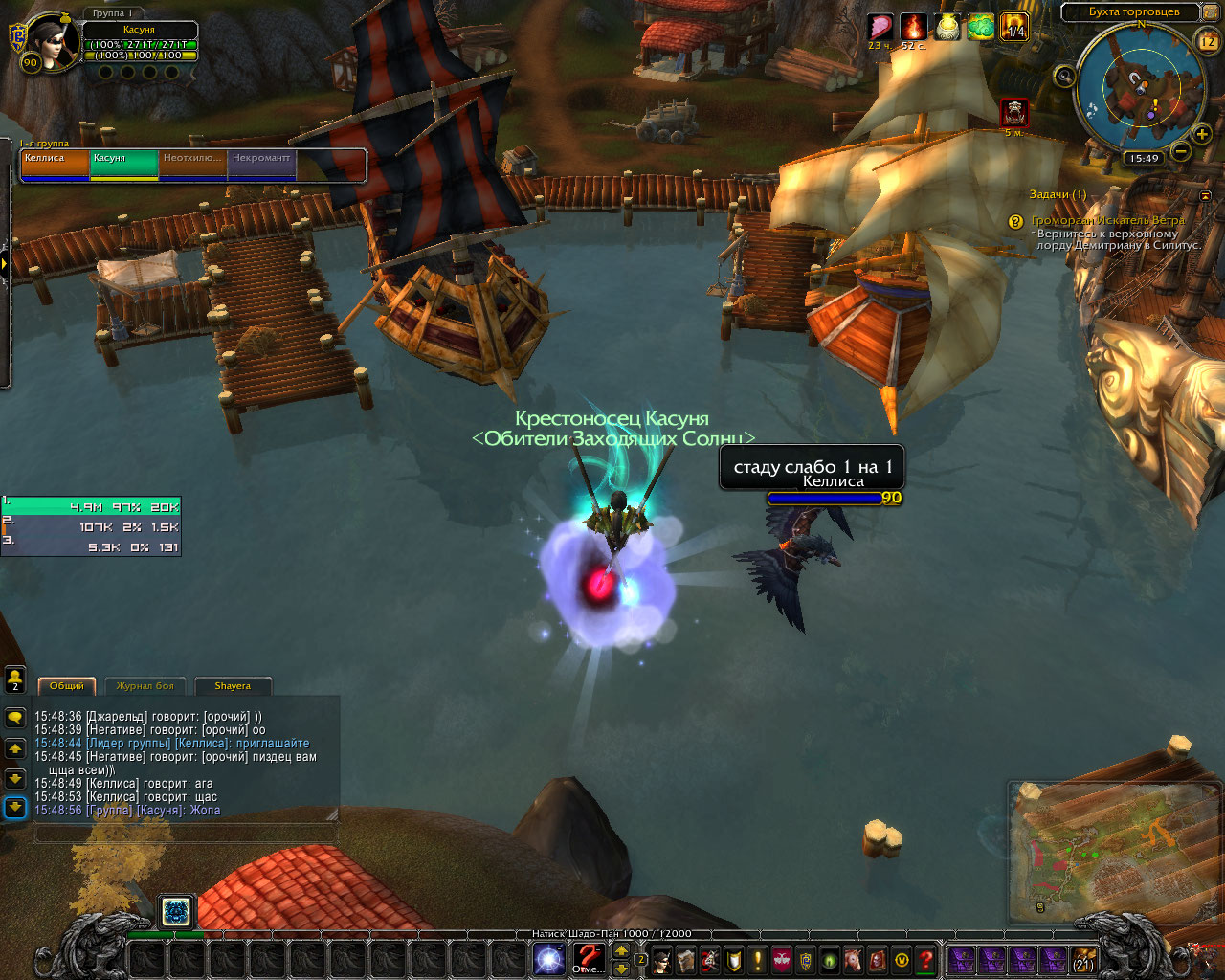The height and width of the screenshot is (980, 1225).
Task: Open the world map button by zone name
Action: (1134, 12)
